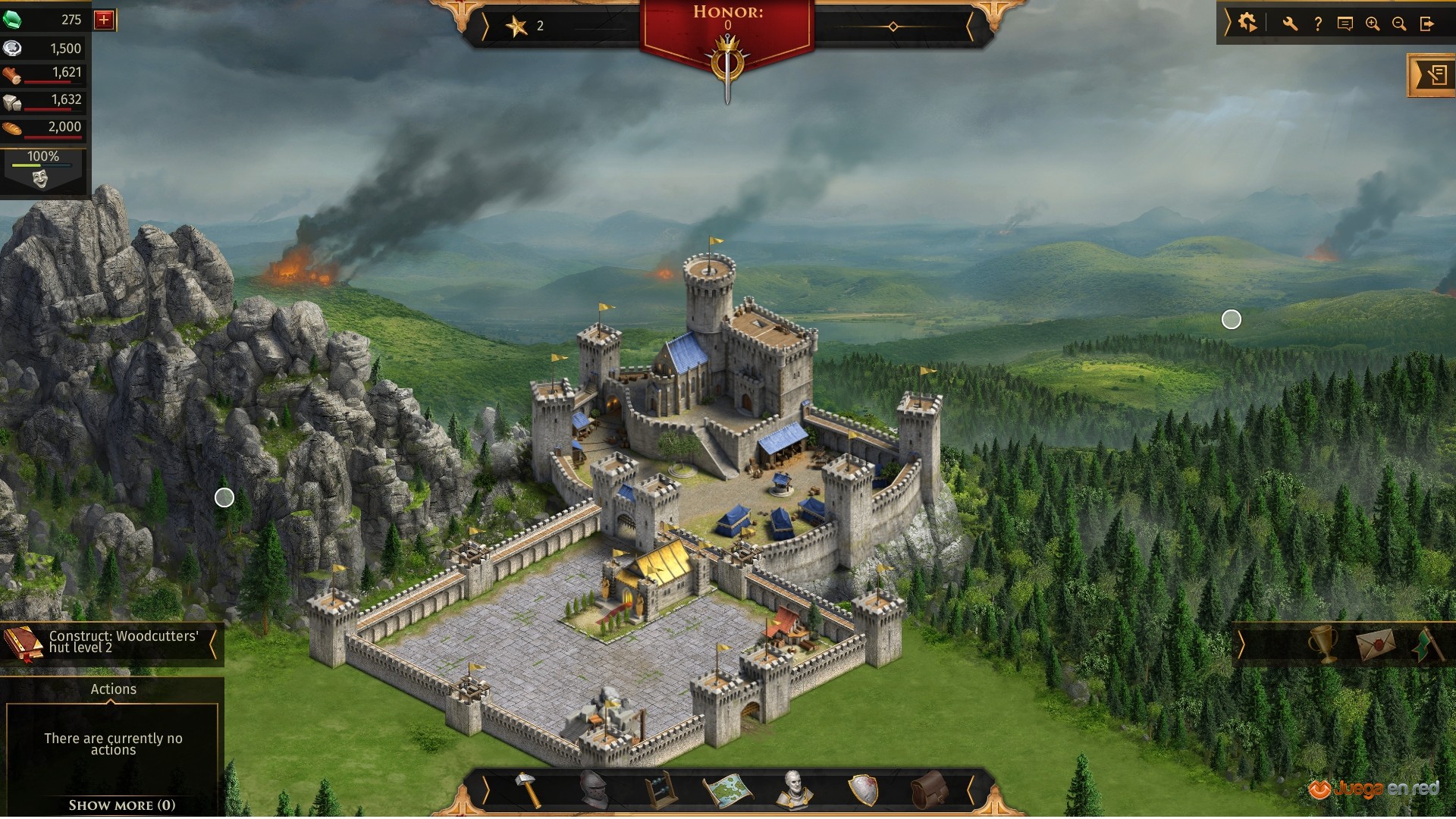Open the gold trophy rankings icon

tap(1323, 645)
